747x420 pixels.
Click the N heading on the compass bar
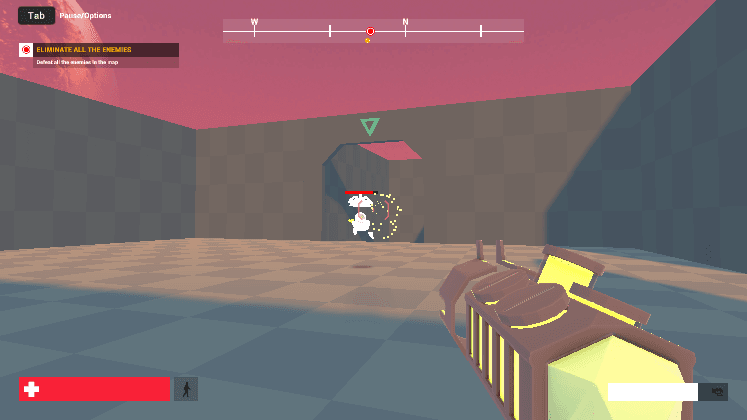(x=405, y=22)
